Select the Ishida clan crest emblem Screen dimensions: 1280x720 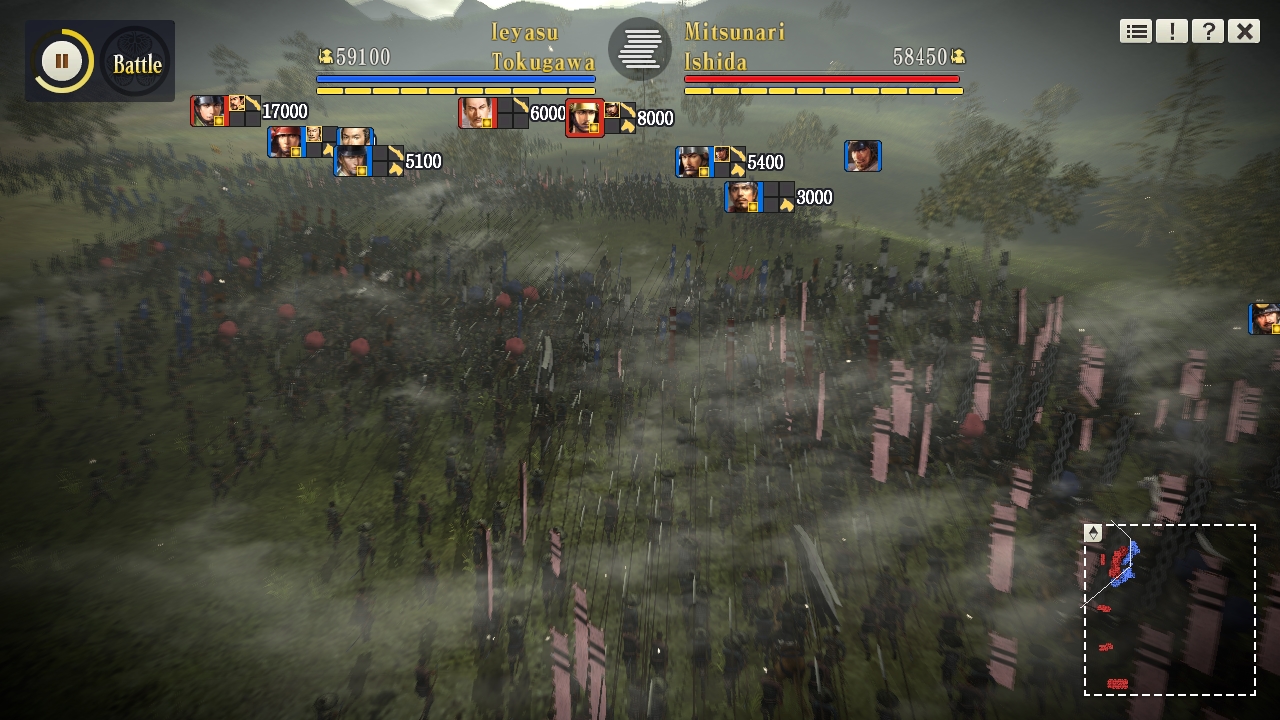point(639,48)
